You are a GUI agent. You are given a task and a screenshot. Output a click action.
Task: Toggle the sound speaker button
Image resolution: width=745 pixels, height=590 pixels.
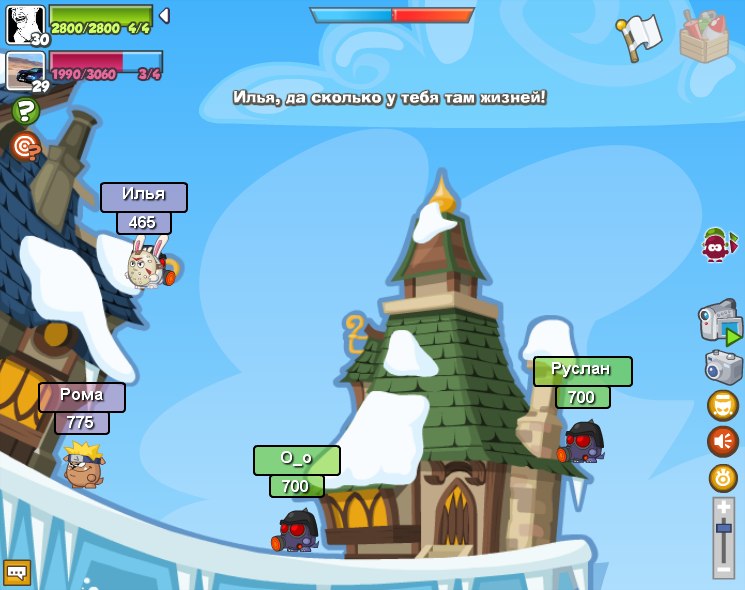click(x=723, y=441)
